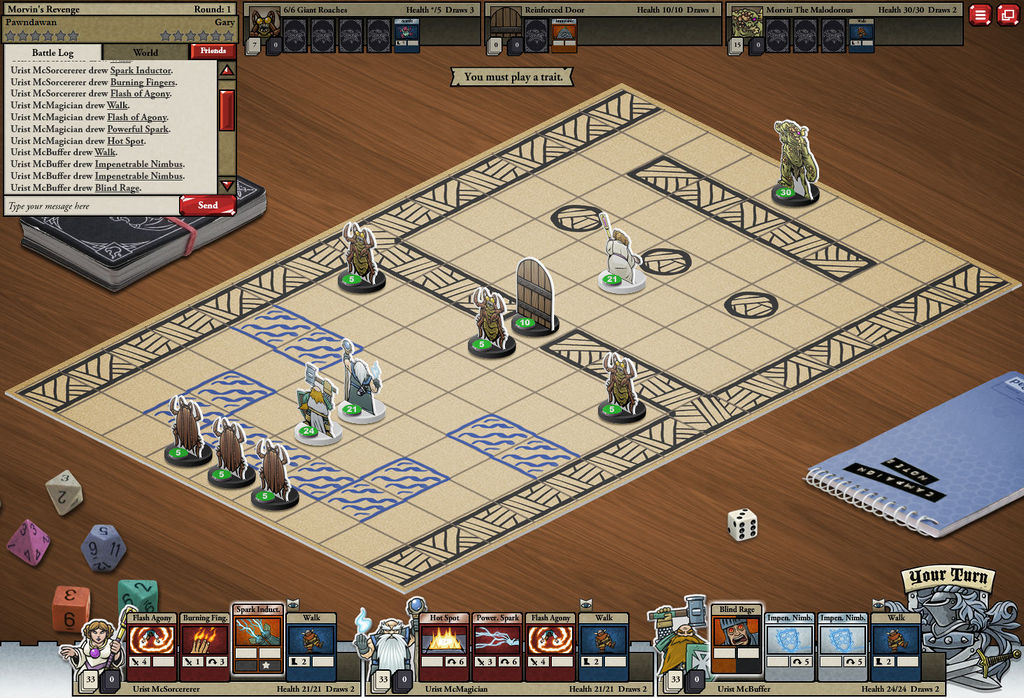Switch to the World chat tab
The width and height of the screenshot is (1024, 698).
145,52
